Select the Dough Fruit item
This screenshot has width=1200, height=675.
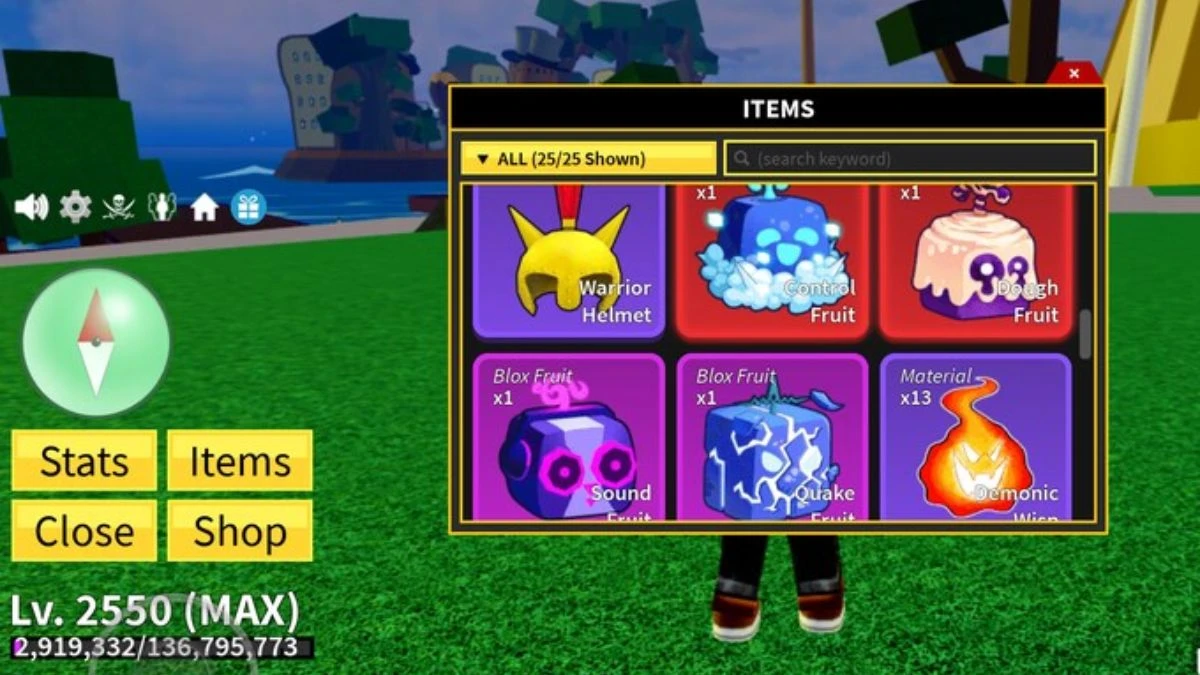click(x=974, y=260)
